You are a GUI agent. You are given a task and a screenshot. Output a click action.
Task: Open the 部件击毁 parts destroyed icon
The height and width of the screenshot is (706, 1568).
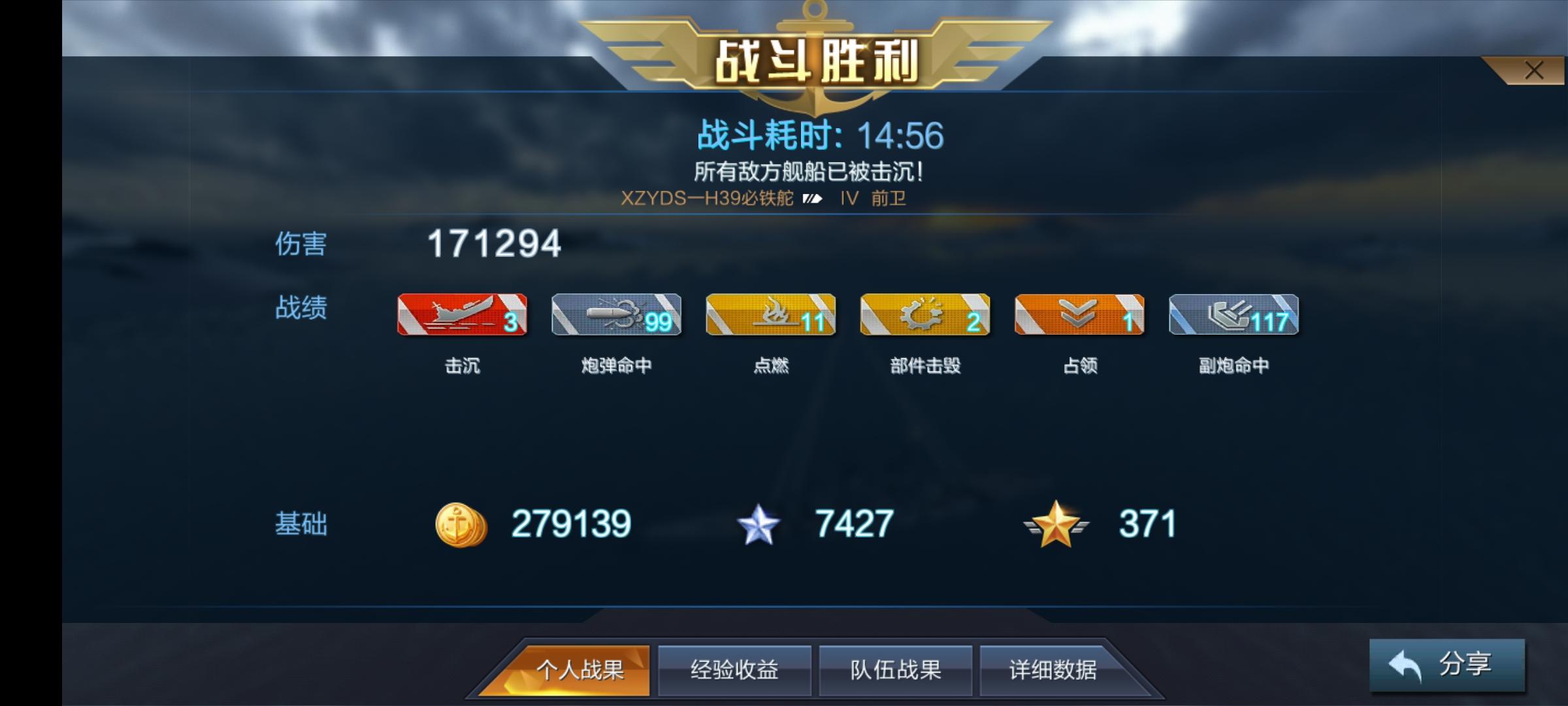[x=925, y=316]
